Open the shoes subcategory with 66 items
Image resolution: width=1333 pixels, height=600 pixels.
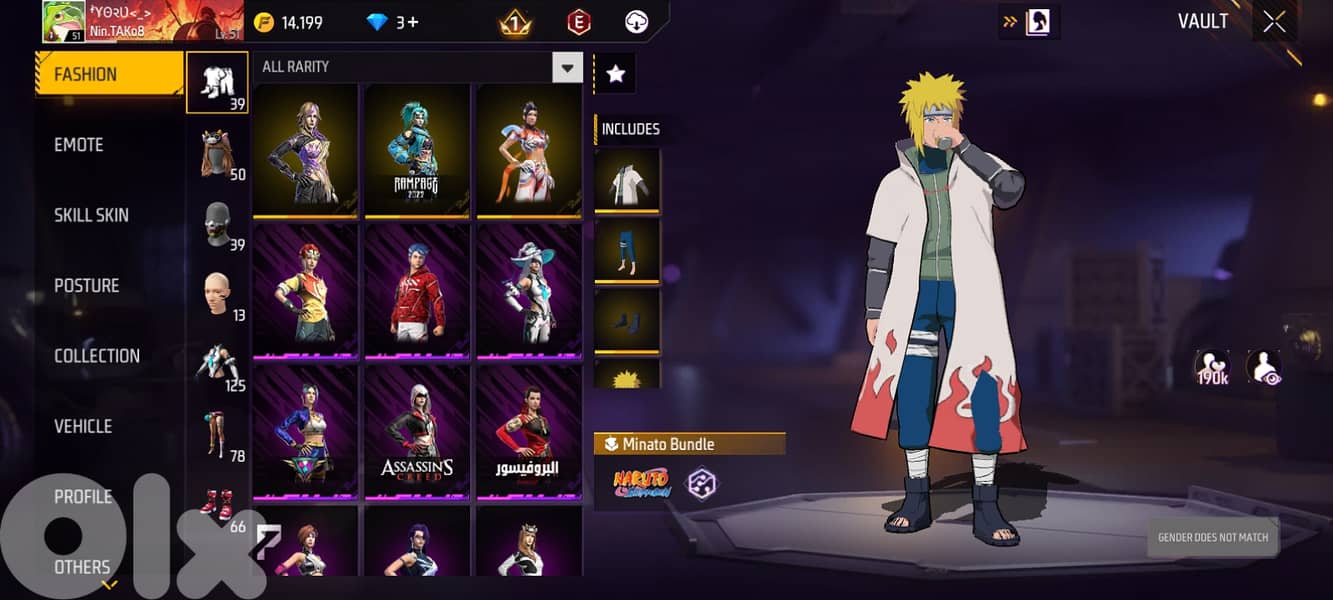tap(218, 508)
